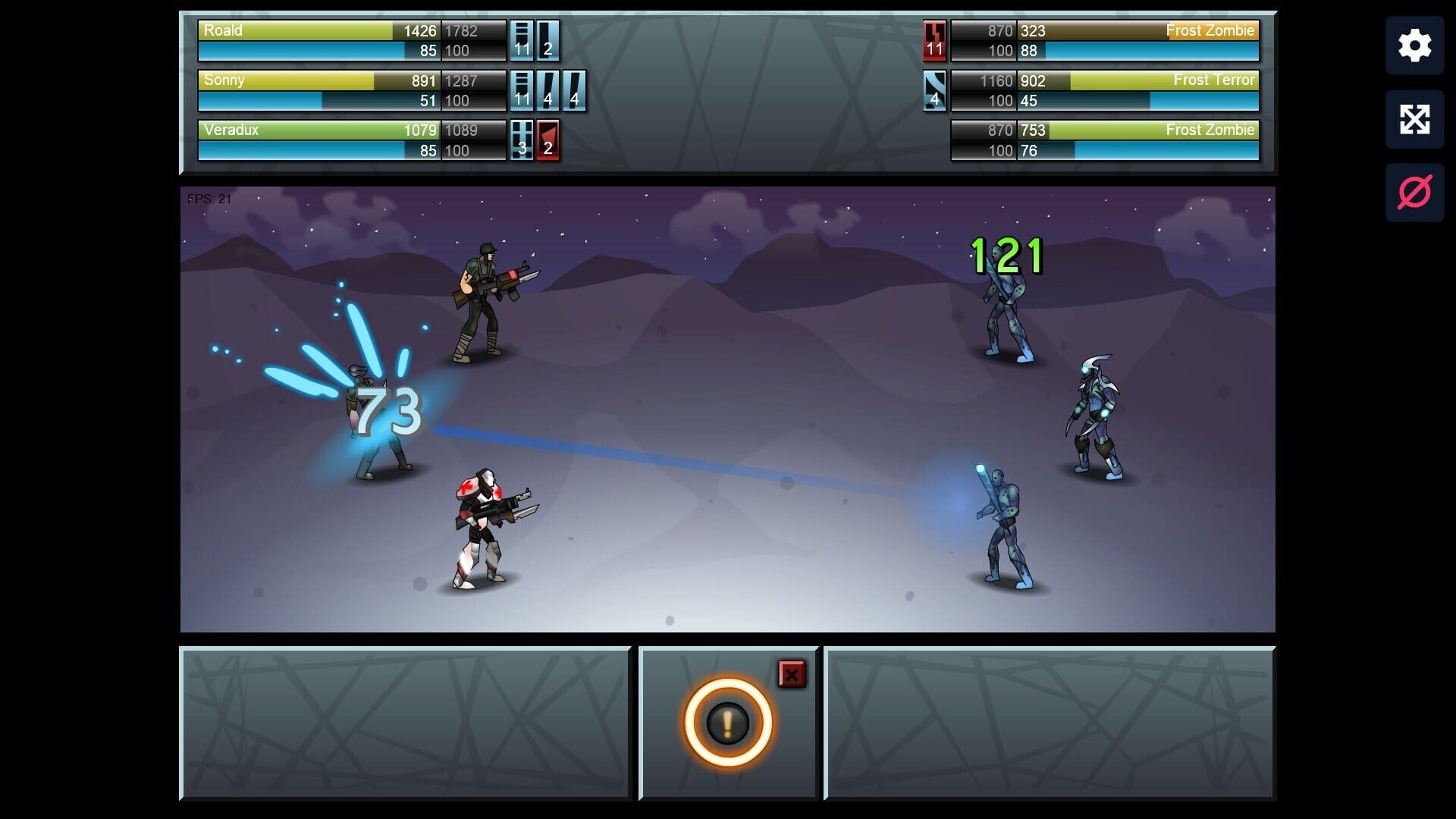Click Roald's health bar
Viewport: 1456px width, 819px height.
[318, 31]
